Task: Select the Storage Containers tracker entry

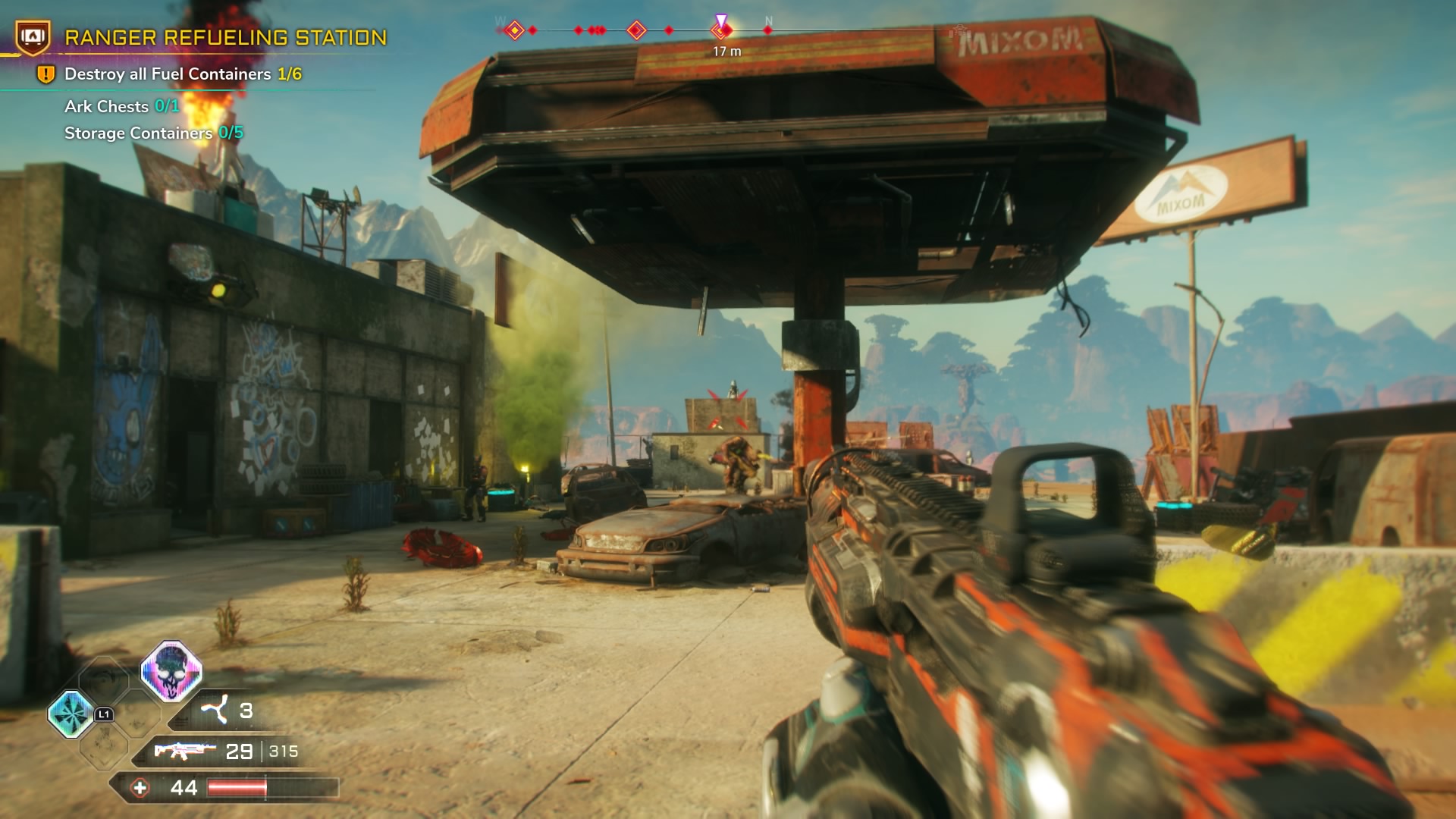Action: (153, 133)
